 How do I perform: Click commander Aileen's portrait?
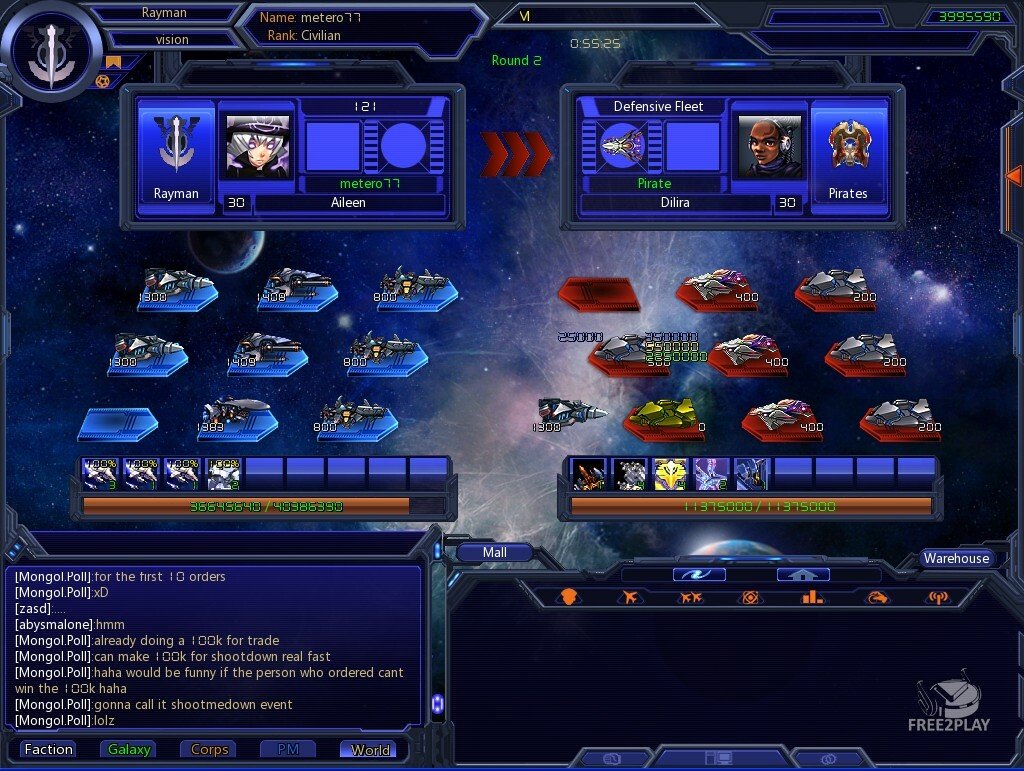(257, 146)
